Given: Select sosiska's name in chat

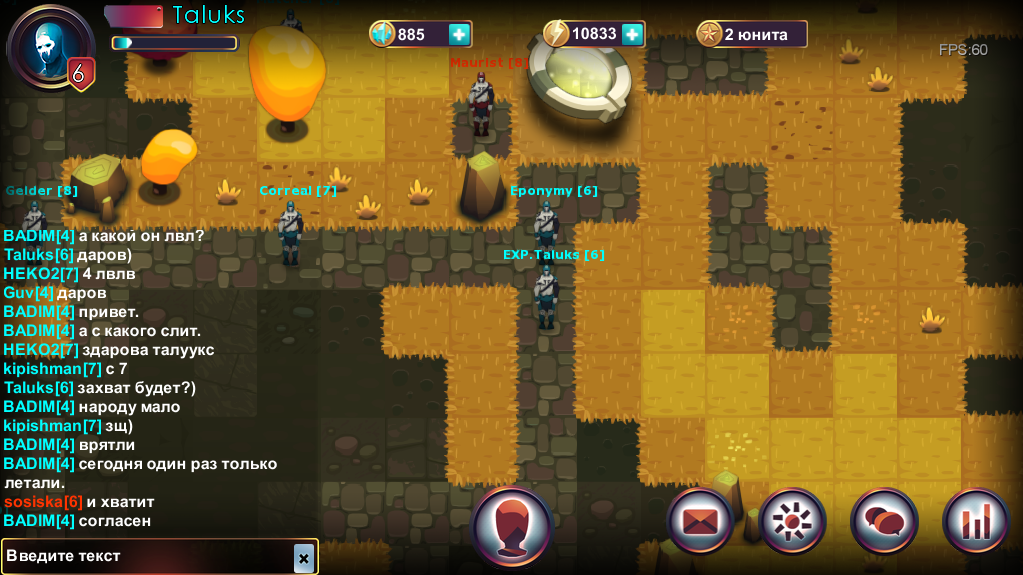Looking at the screenshot, I should [x=43, y=501].
